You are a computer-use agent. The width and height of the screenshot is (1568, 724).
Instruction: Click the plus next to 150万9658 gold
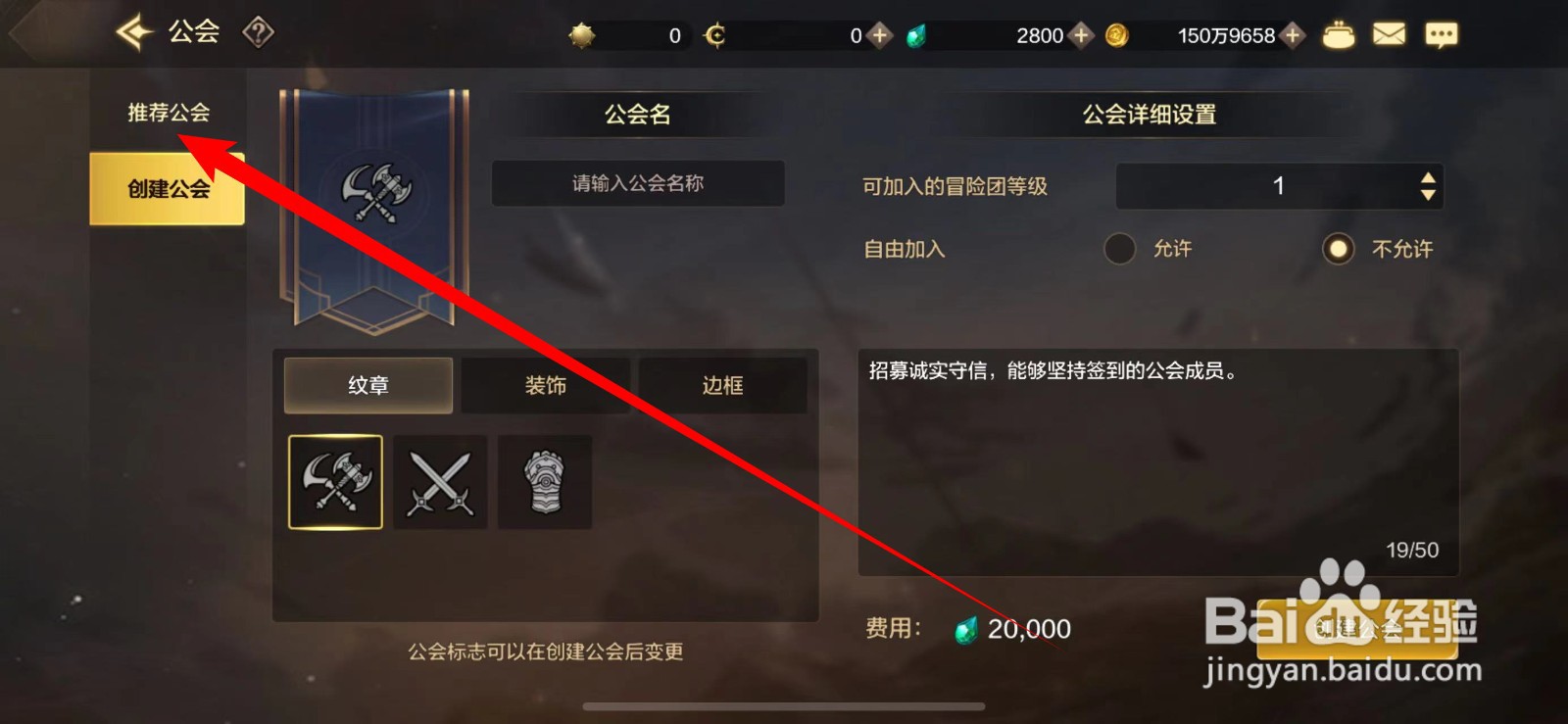(1293, 35)
